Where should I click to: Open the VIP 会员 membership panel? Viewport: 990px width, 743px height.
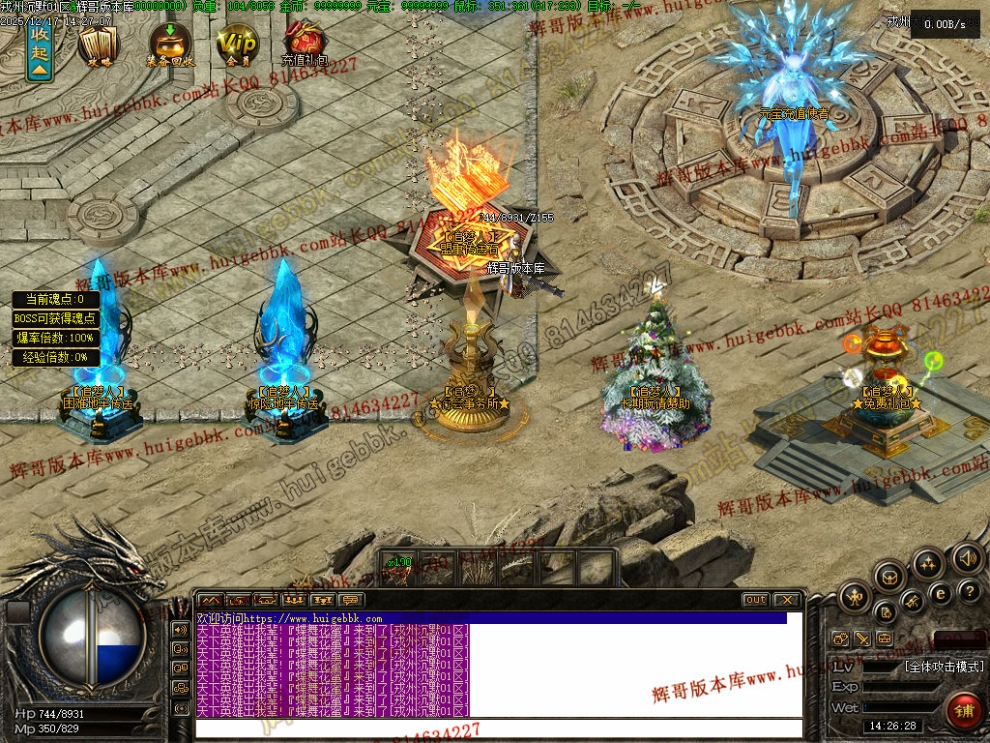click(x=237, y=45)
